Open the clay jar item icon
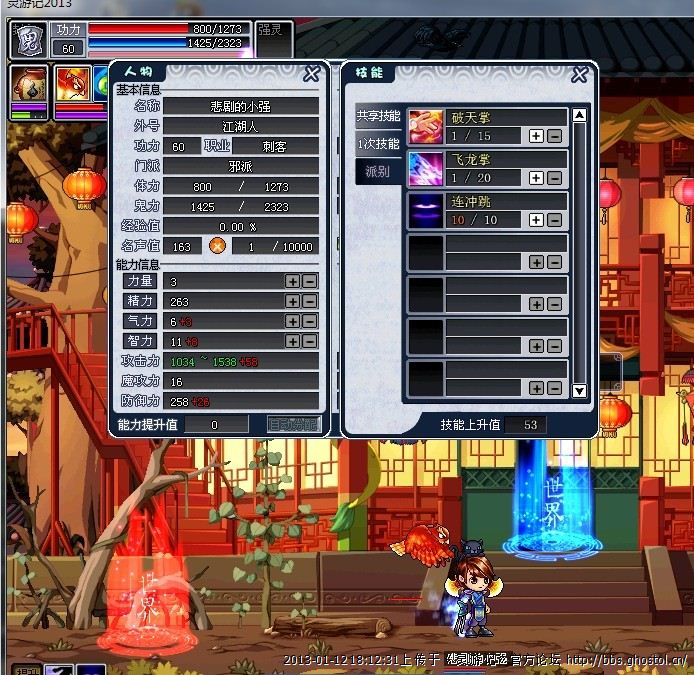Screen dimensions: 694x675 (x=28, y=85)
